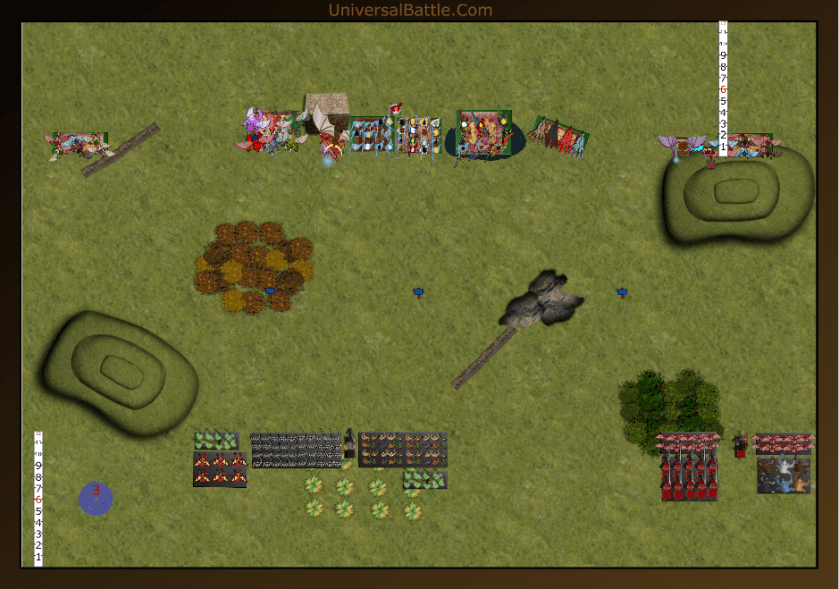Select the red polearm infantry regiment
This screenshot has height=589, width=839.
[x=688, y=477]
